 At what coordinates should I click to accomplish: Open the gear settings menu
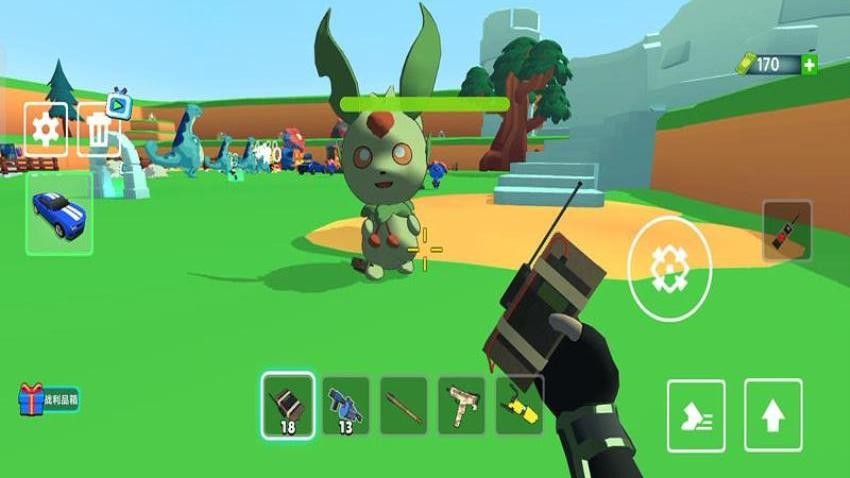tap(46, 130)
